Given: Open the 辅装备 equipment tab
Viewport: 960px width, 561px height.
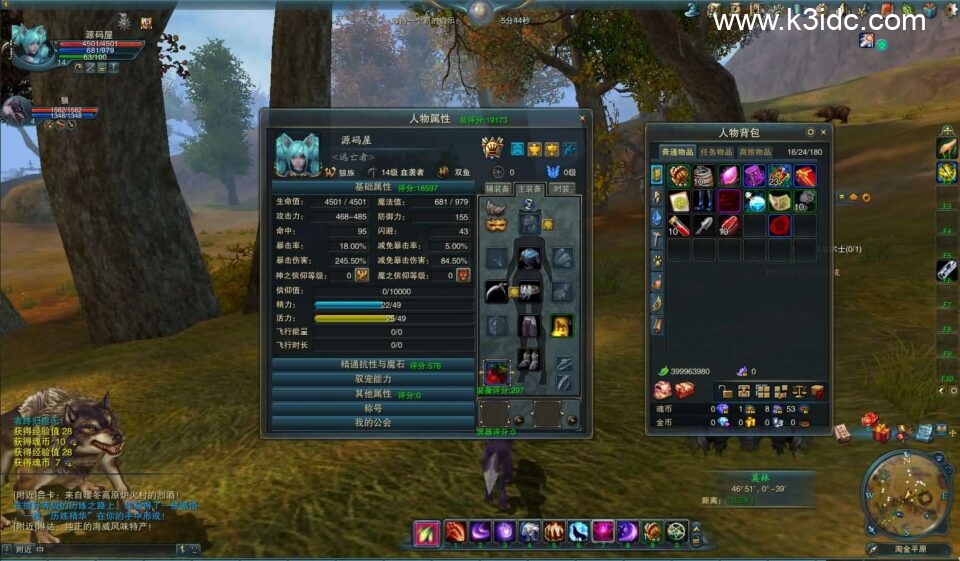Looking at the screenshot, I should pyautogui.click(x=498, y=189).
